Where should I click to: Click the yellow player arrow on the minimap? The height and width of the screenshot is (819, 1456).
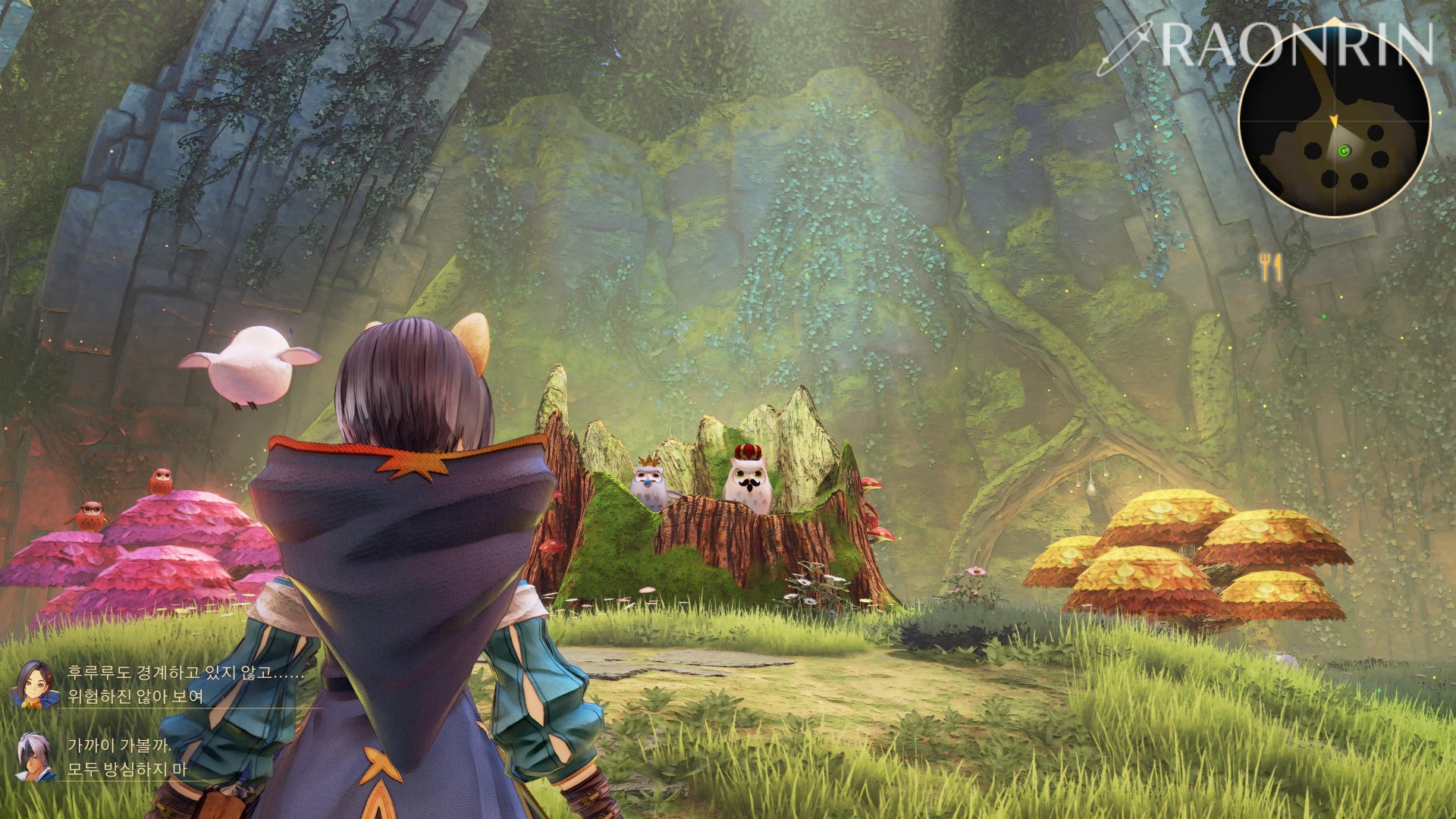(x=1333, y=121)
